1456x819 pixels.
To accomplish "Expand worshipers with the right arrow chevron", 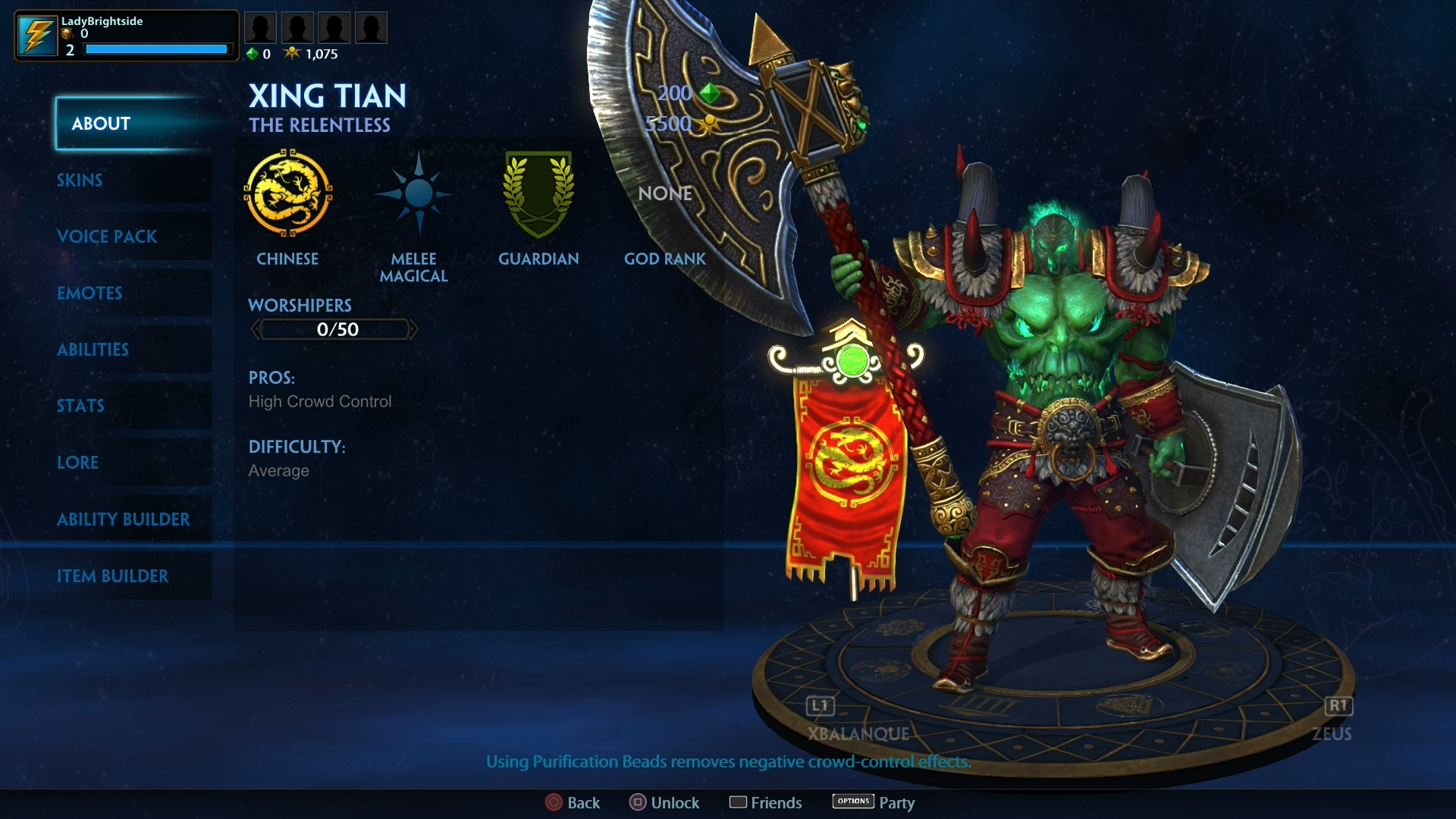I will 414,329.
